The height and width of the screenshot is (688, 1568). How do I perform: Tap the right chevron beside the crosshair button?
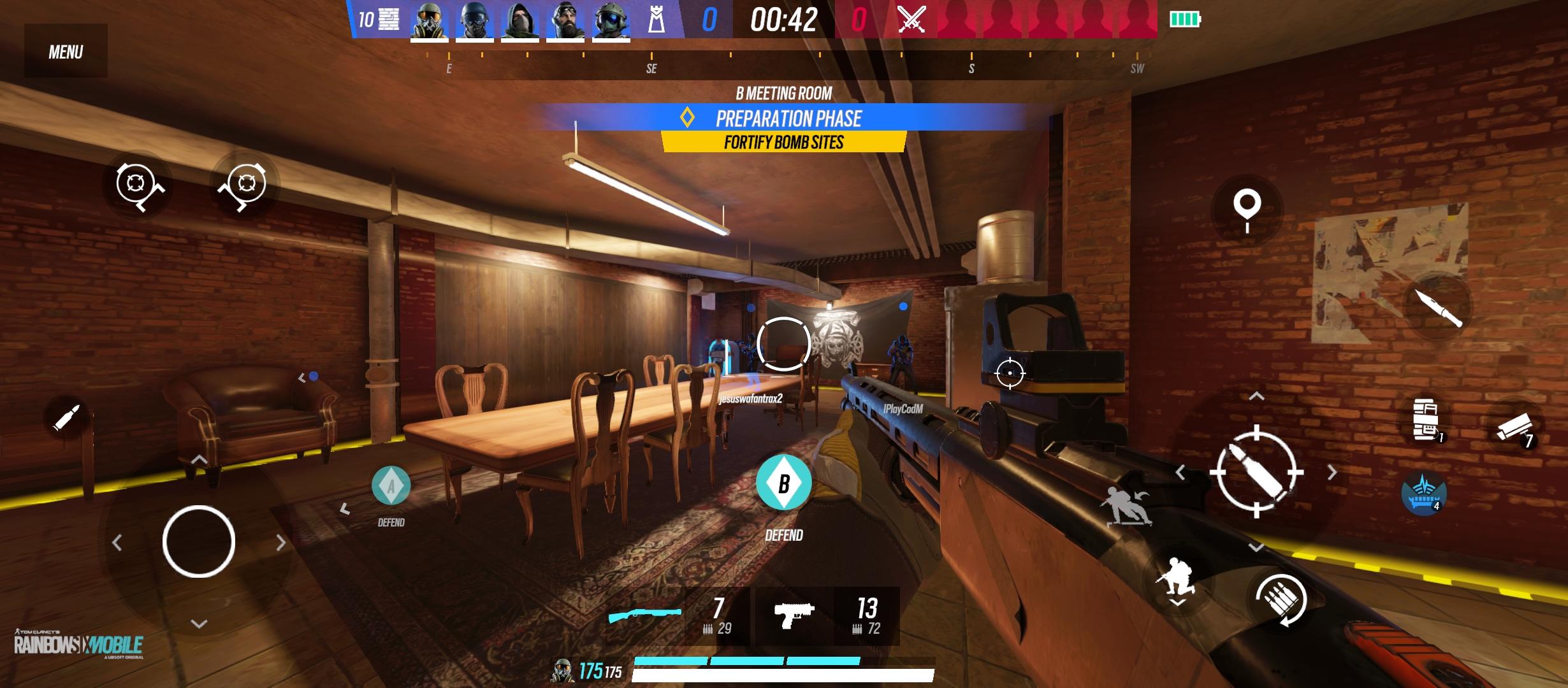tap(1333, 471)
